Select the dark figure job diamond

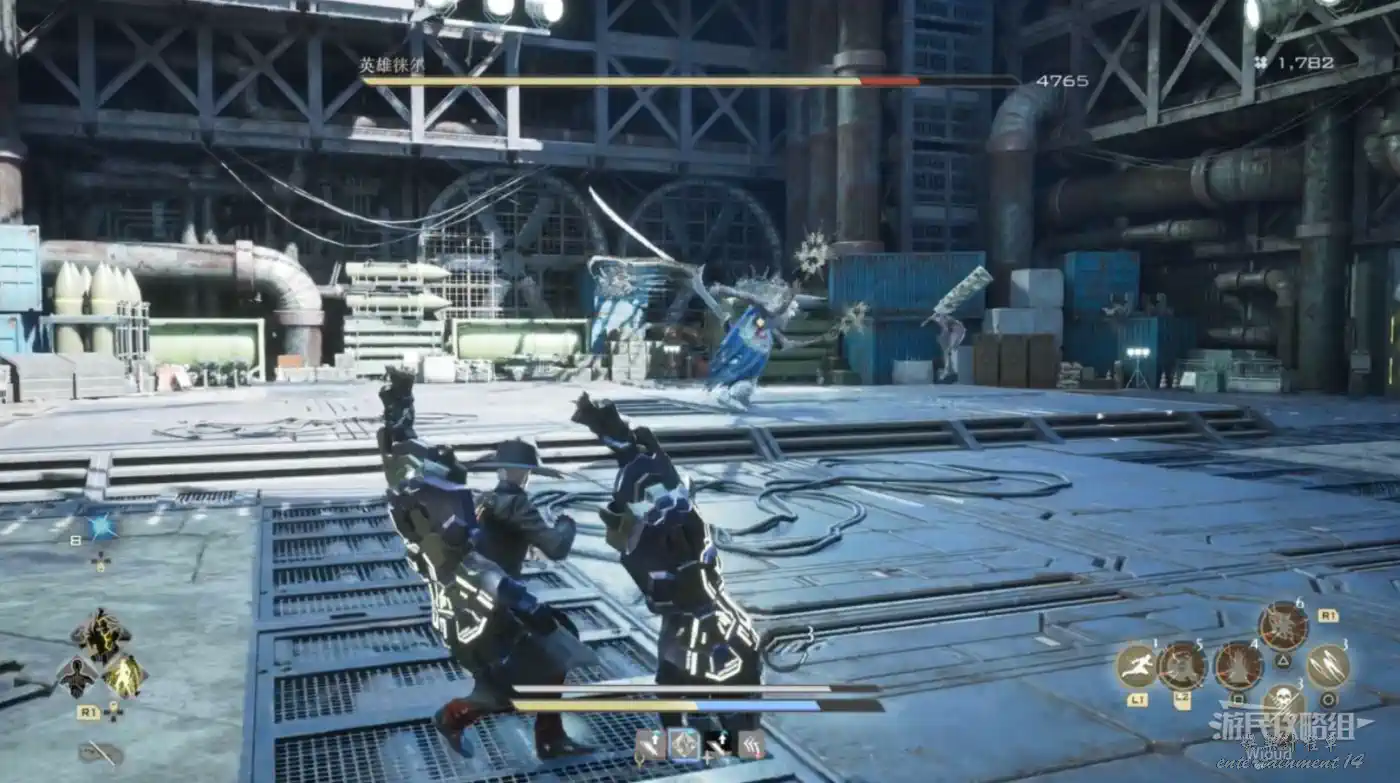(x=77, y=677)
